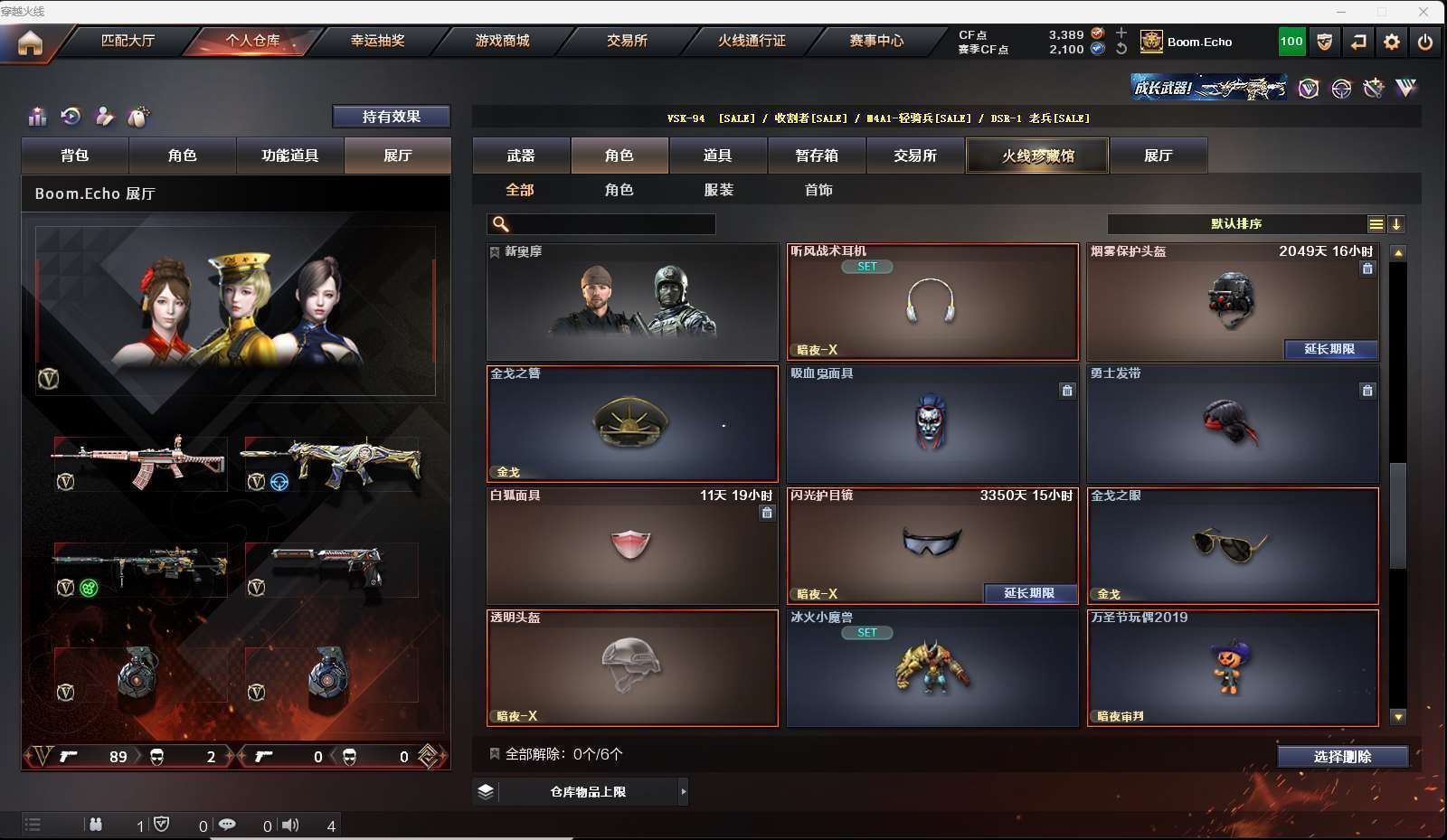This screenshot has height=840, width=1447.
Task: Filter collection by 服装 clothing
Action: pos(719,190)
